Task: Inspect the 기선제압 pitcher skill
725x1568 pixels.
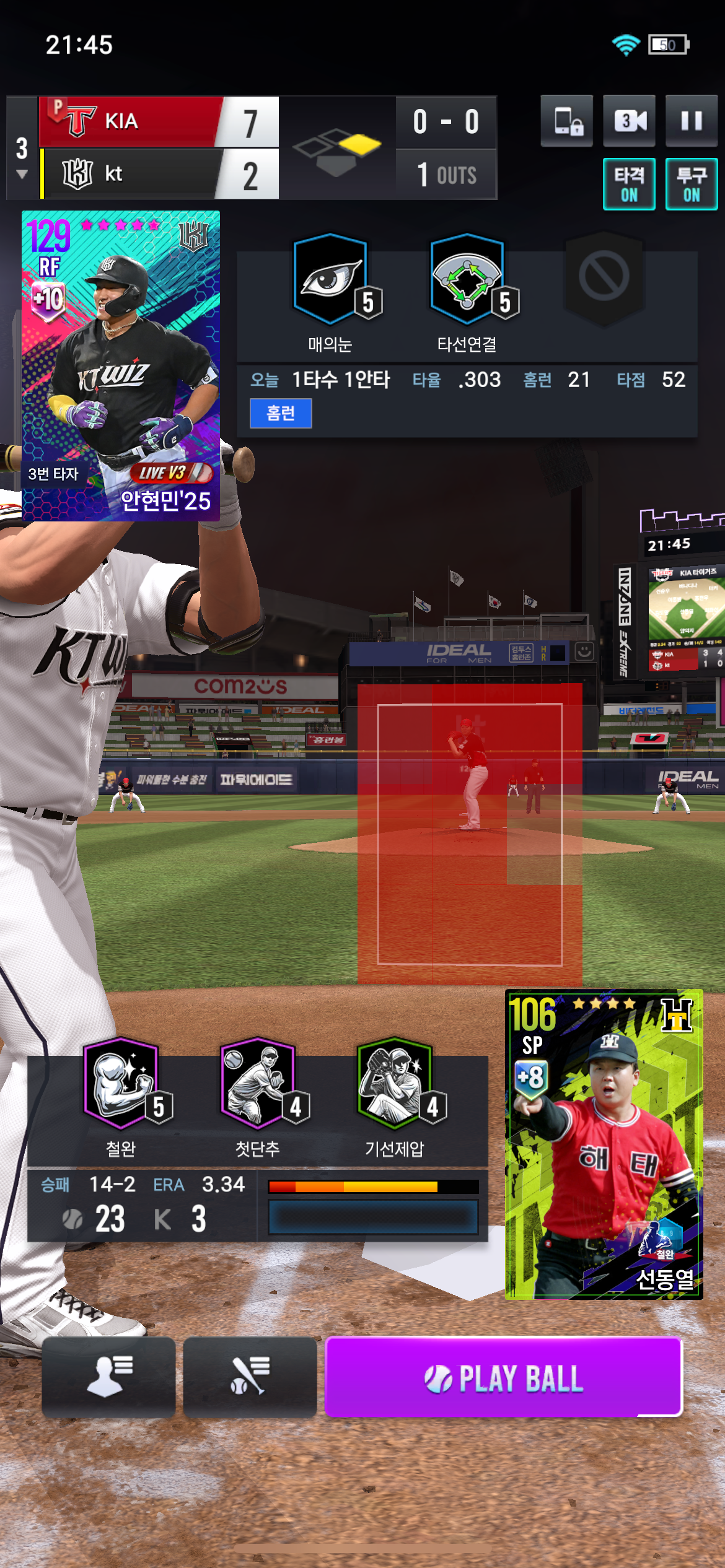Action: pyautogui.click(x=394, y=1084)
